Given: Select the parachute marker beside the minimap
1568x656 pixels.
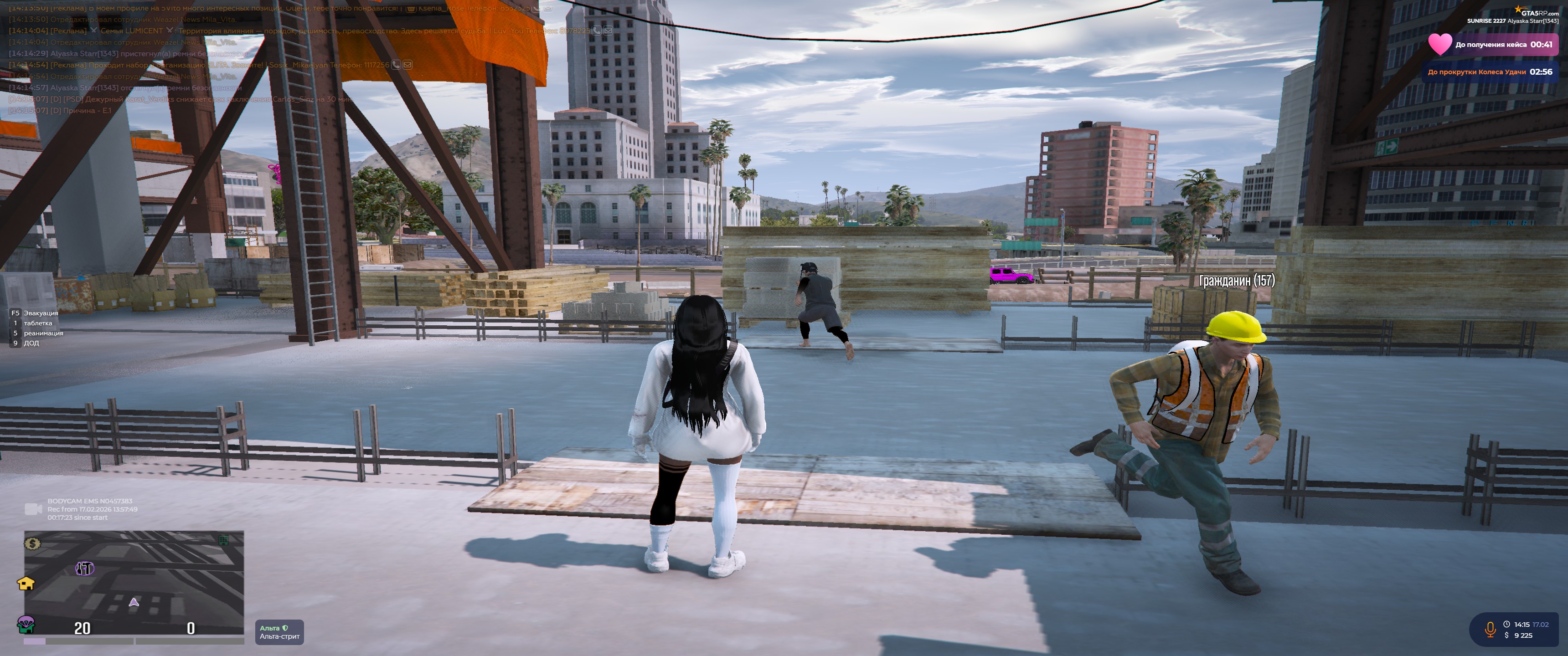Looking at the screenshot, I should (26, 623).
